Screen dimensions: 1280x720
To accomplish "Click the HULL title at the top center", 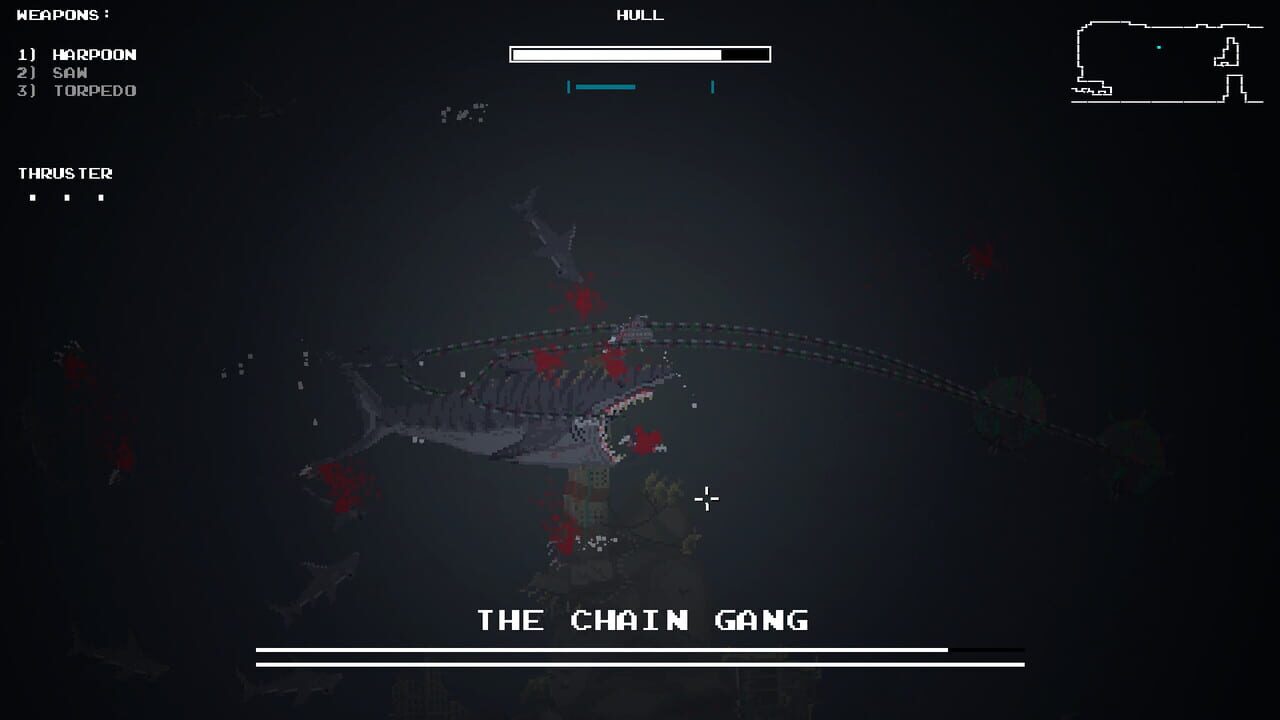I will tap(639, 15).
